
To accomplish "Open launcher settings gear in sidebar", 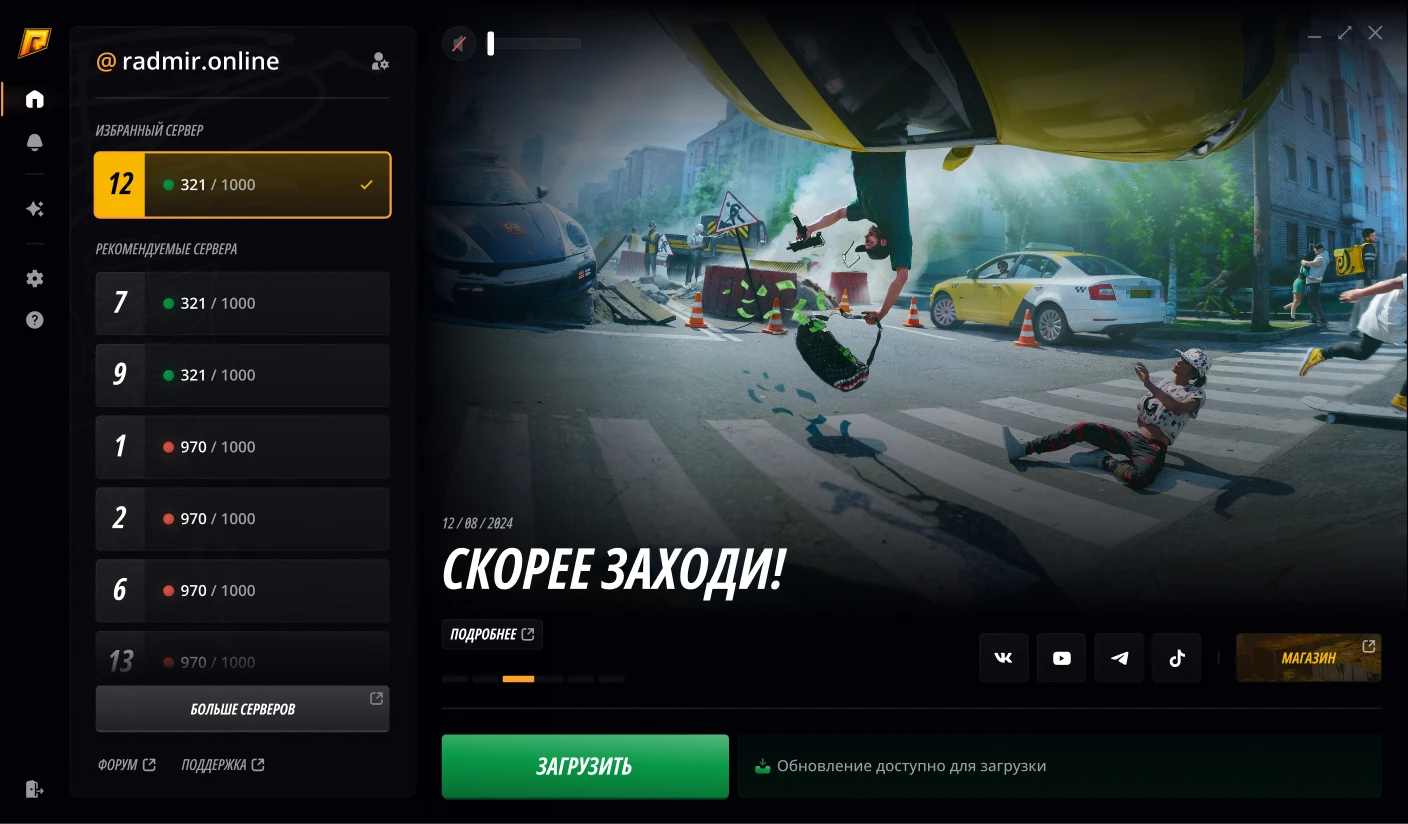I will tap(35, 279).
